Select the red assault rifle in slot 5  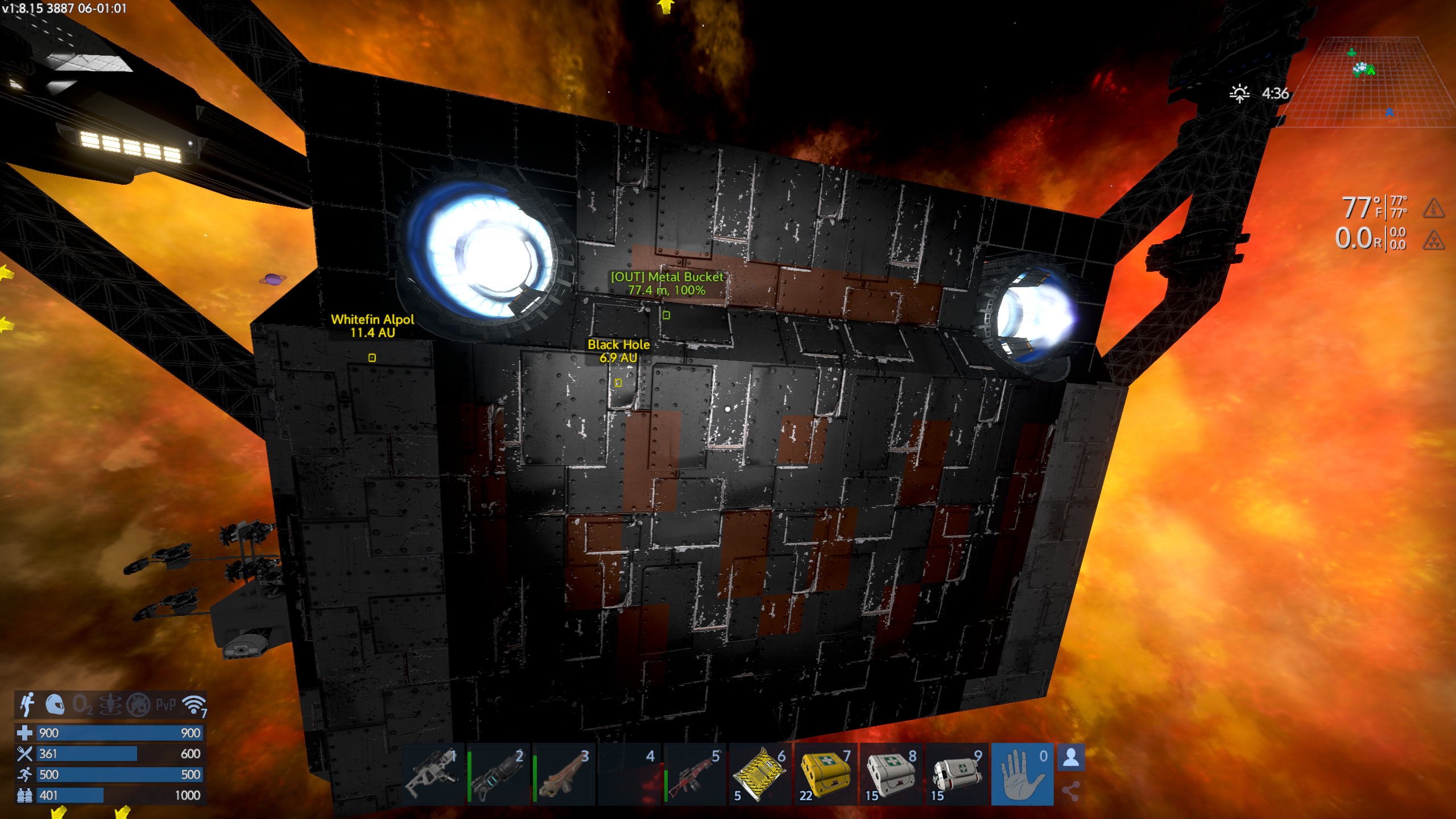tap(695, 773)
